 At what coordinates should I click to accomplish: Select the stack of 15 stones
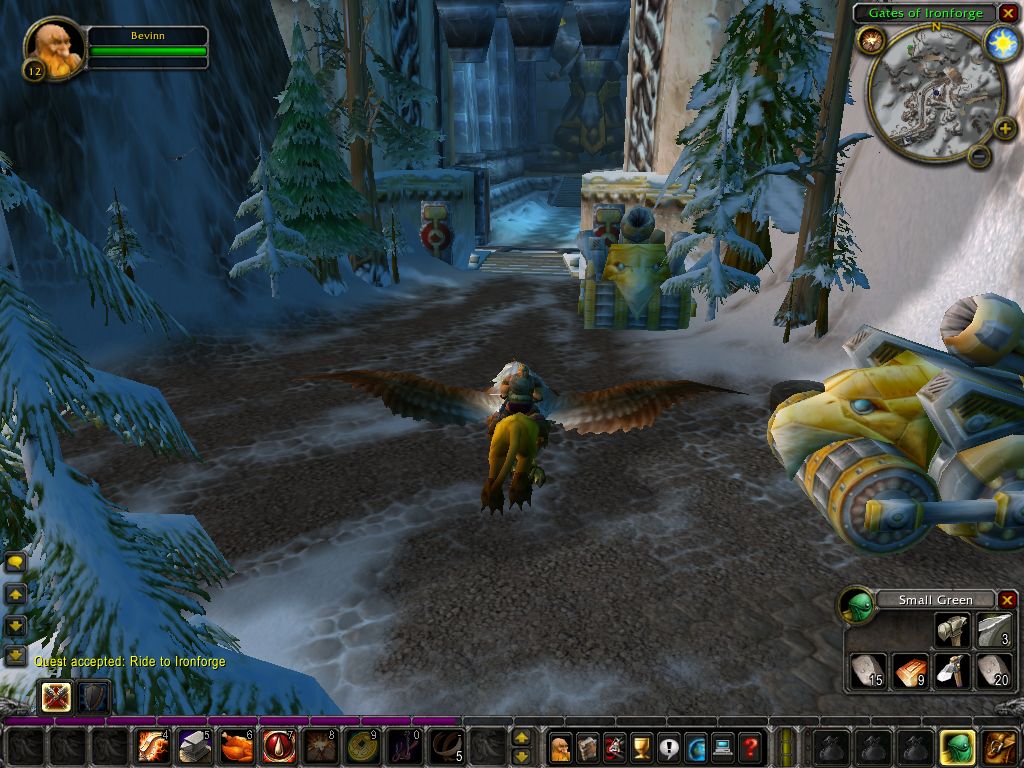pyautogui.click(x=867, y=670)
